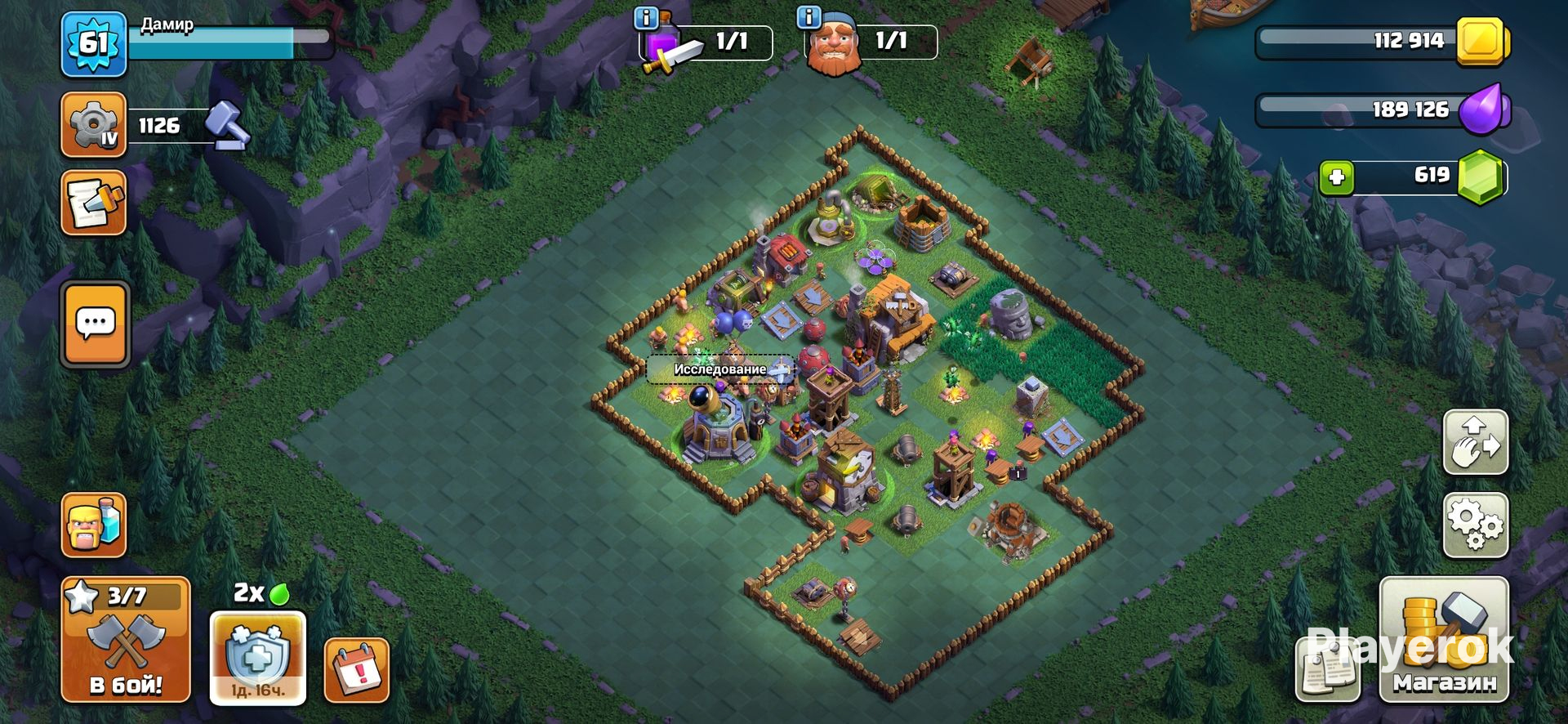Select the gold resource bar

[1382, 41]
